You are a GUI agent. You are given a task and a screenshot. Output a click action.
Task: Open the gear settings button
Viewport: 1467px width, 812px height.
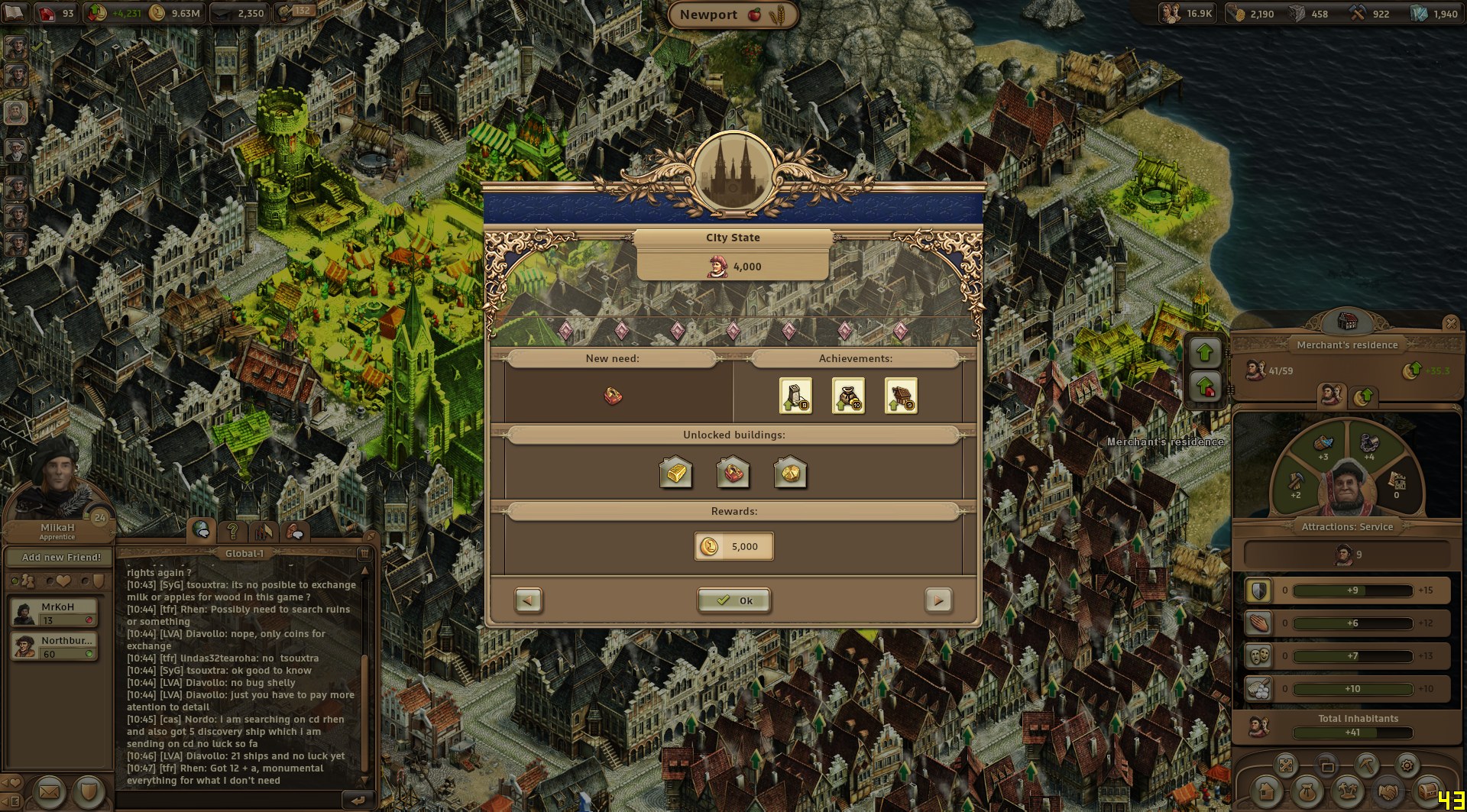pos(1407,765)
